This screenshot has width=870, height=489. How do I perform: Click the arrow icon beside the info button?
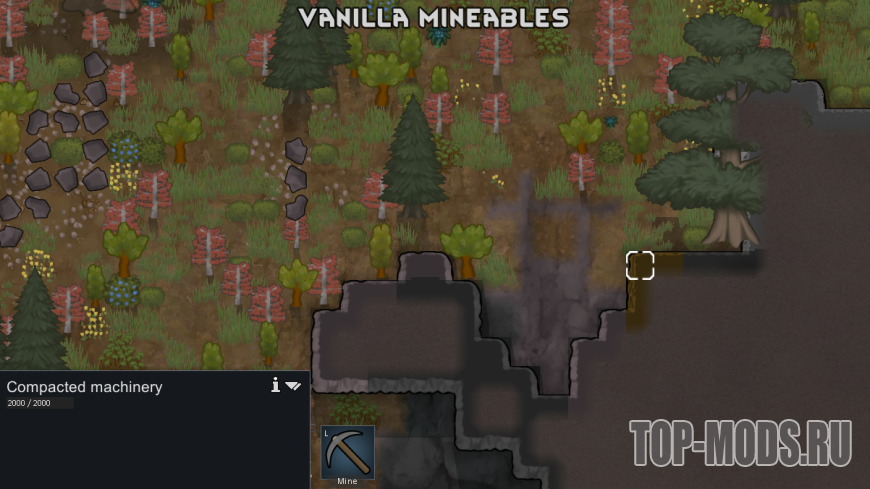pyautogui.click(x=293, y=385)
